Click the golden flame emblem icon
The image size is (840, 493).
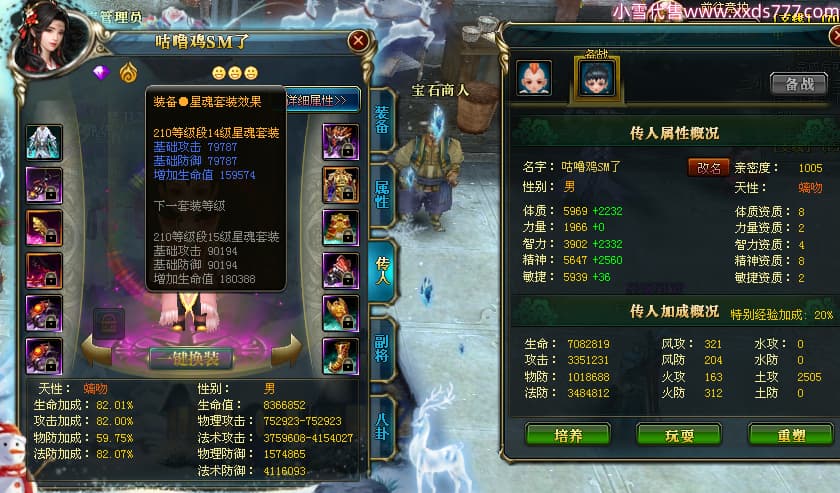pyautogui.click(x=128, y=73)
